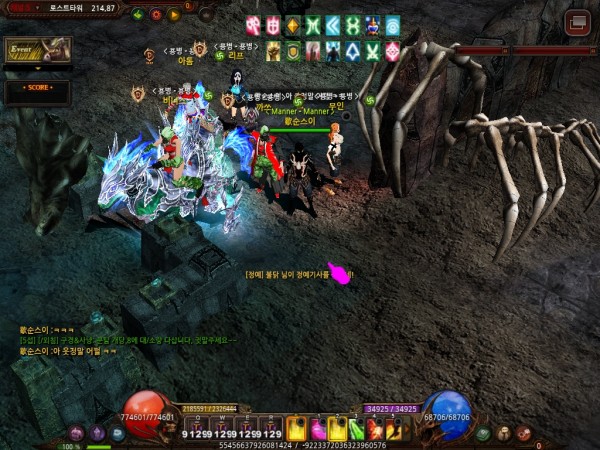Use the green potion in the hotbar

pos(355,428)
